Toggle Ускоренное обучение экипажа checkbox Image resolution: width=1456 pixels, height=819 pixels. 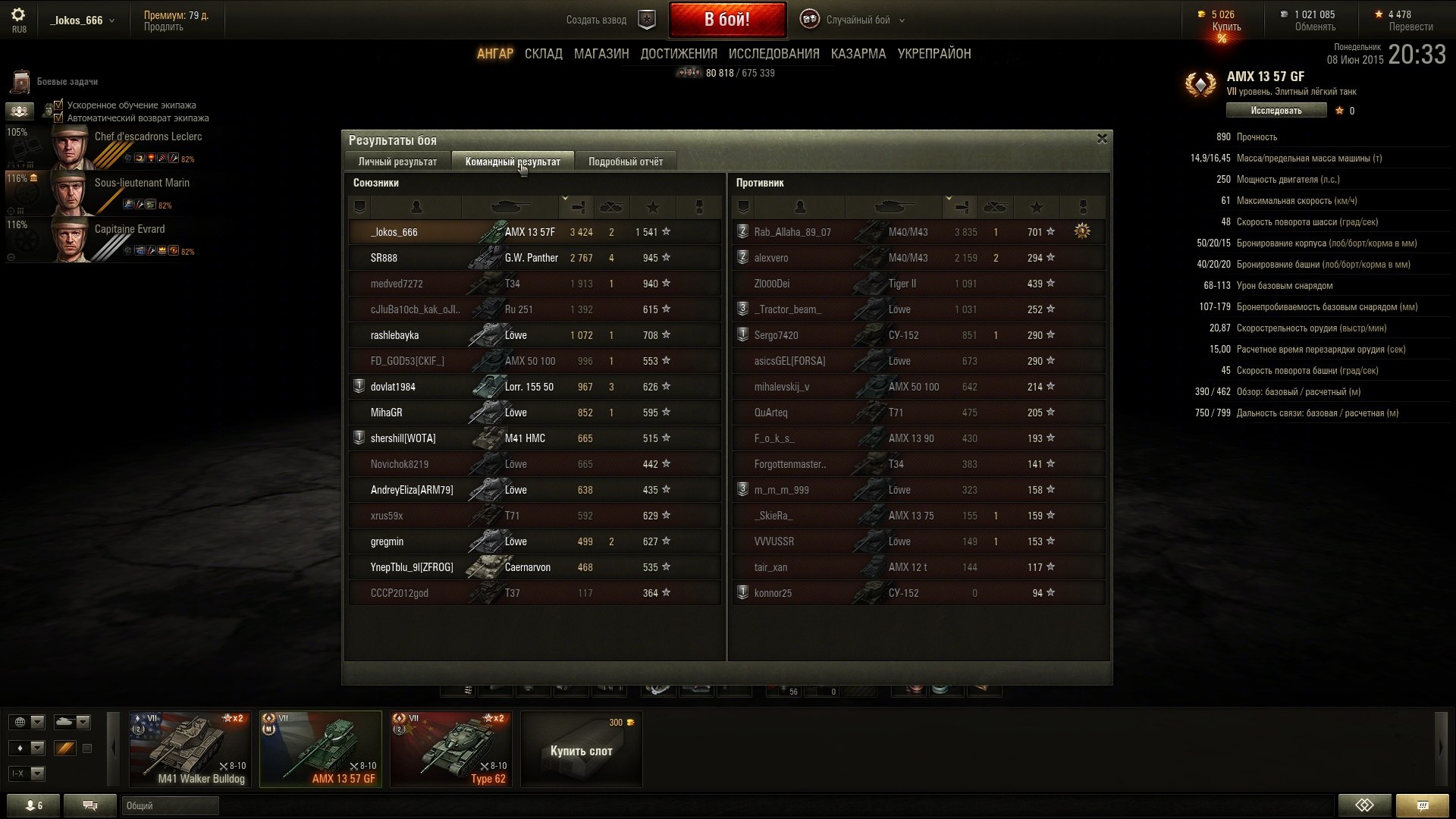[x=58, y=105]
